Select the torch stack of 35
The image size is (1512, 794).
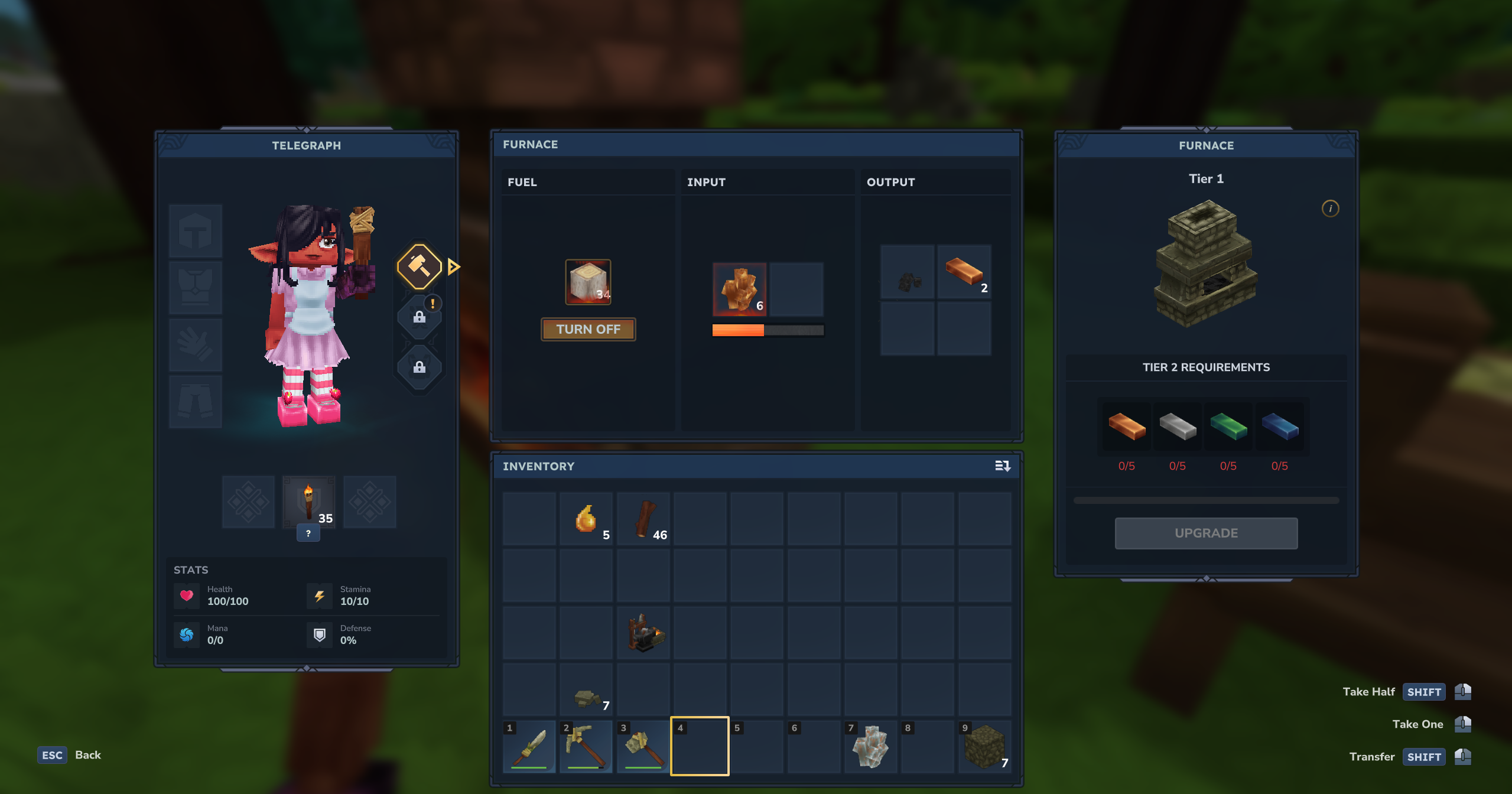[x=308, y=502]
